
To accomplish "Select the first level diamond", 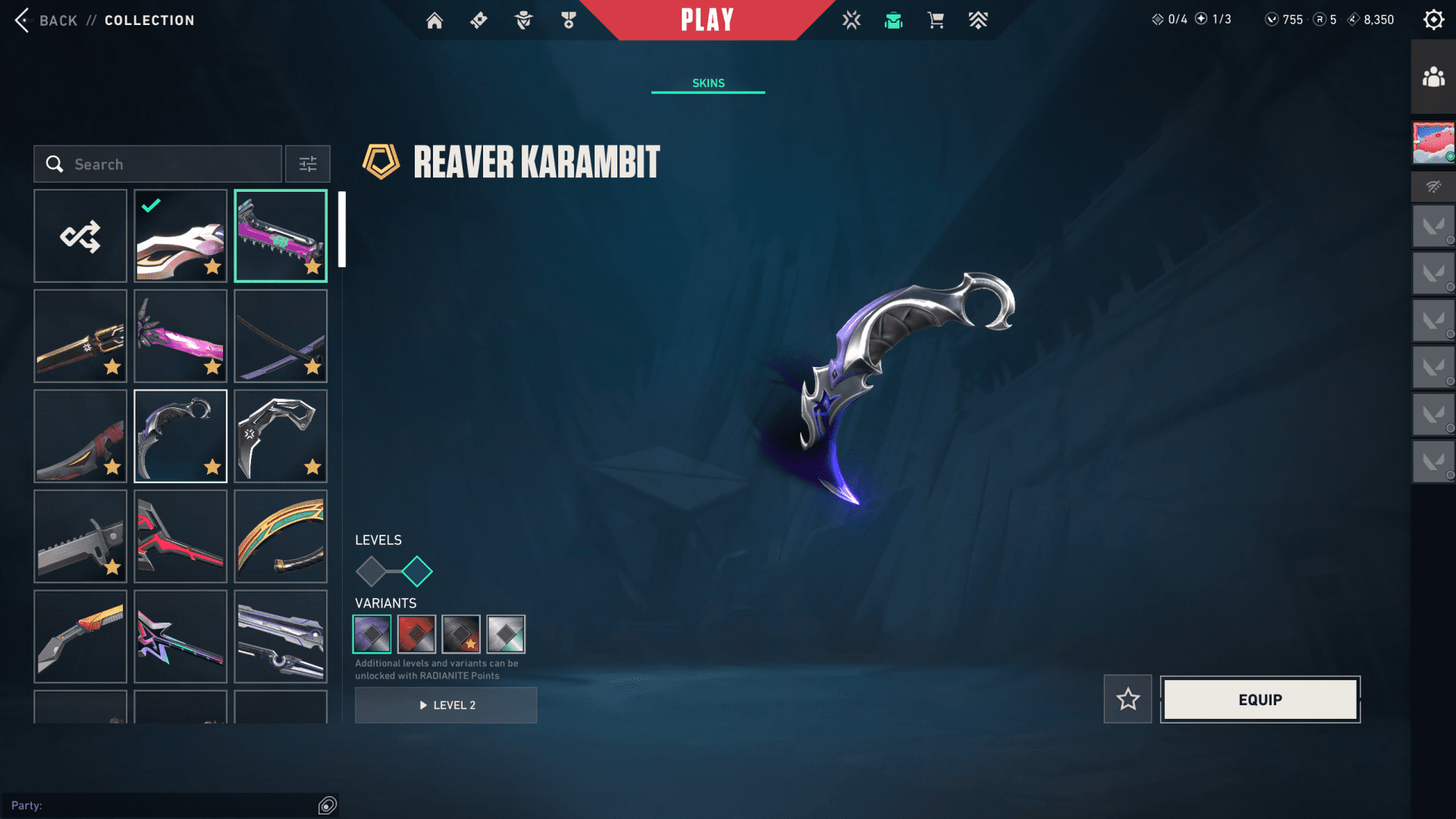I will pos(371,572).
